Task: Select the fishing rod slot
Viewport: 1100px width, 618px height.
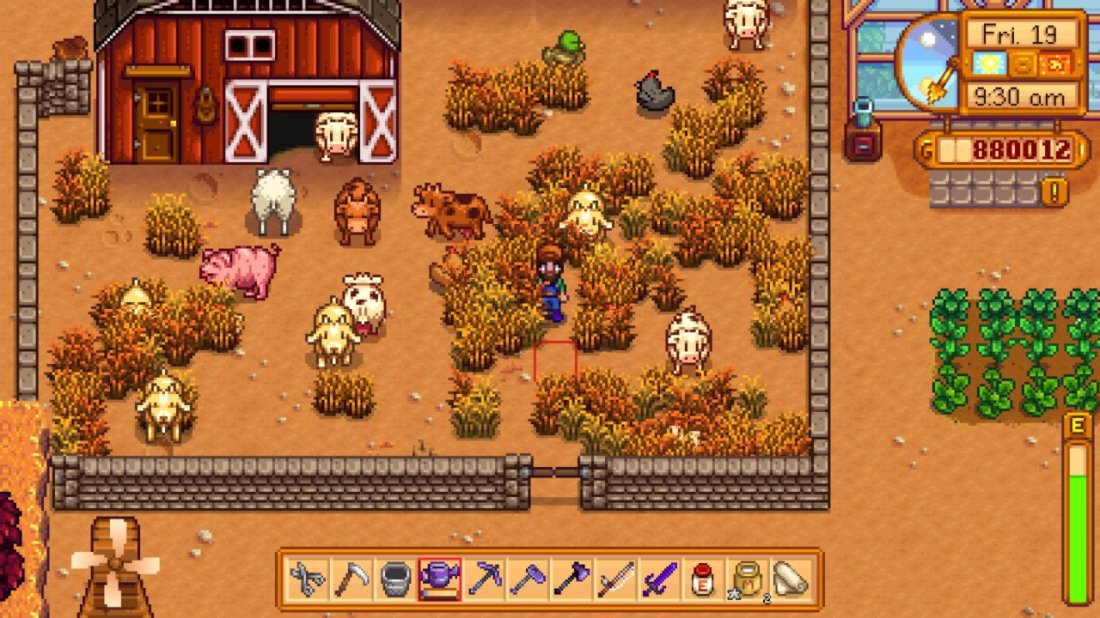Action: pos(615,579)
